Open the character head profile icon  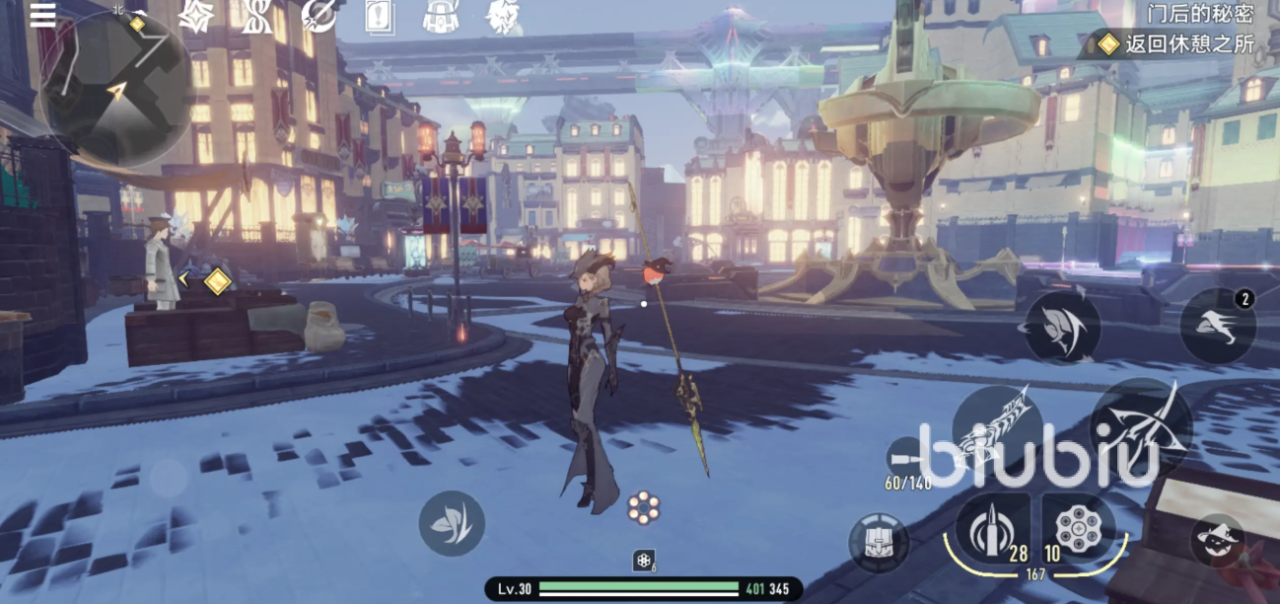pos(502,16)
